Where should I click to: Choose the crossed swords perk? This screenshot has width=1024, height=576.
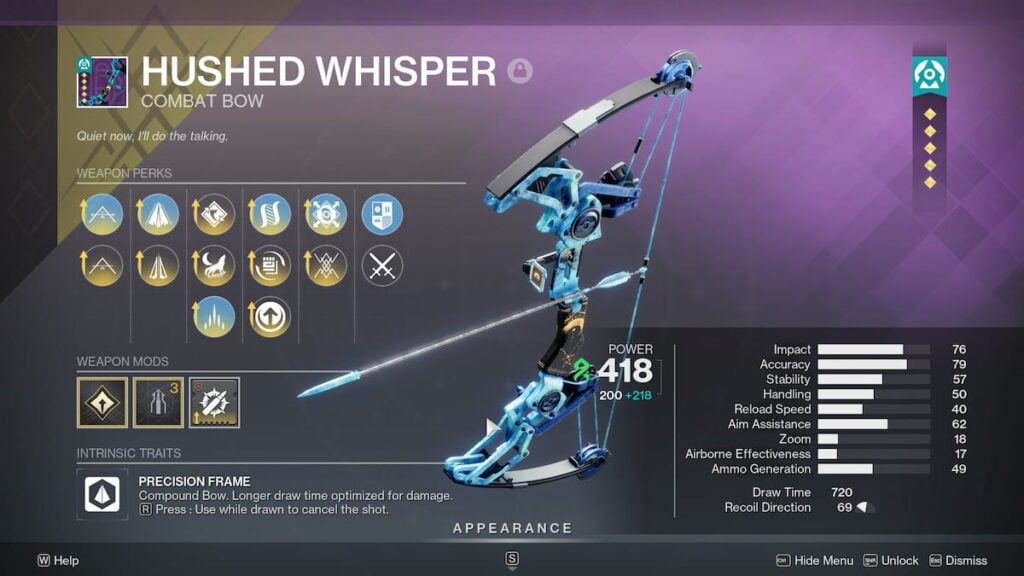click(x=382, y=265)
